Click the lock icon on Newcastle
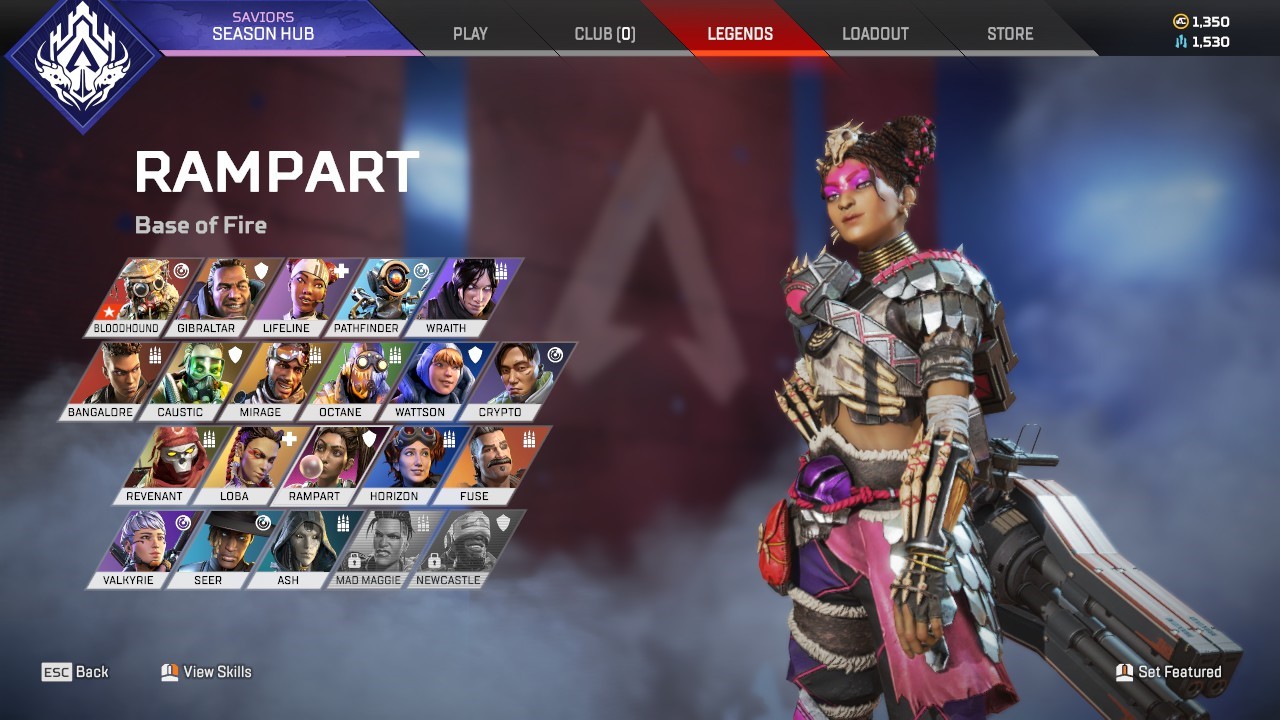 (436, 563)
